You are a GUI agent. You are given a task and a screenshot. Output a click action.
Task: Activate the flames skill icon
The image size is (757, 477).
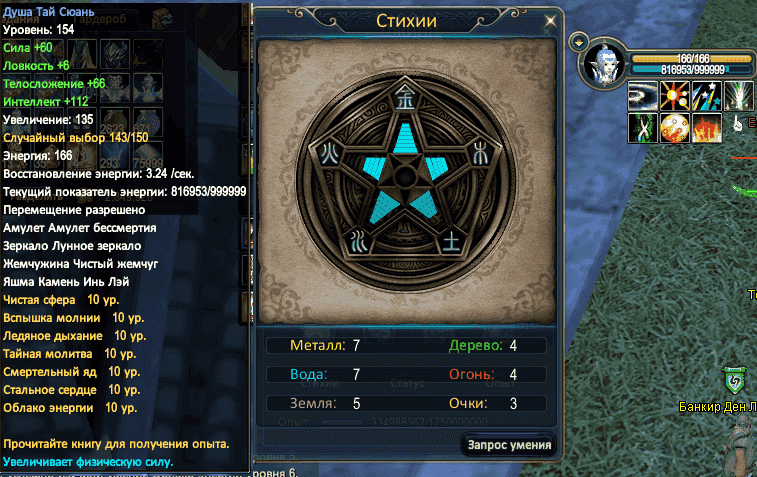(x=705, y=127)
